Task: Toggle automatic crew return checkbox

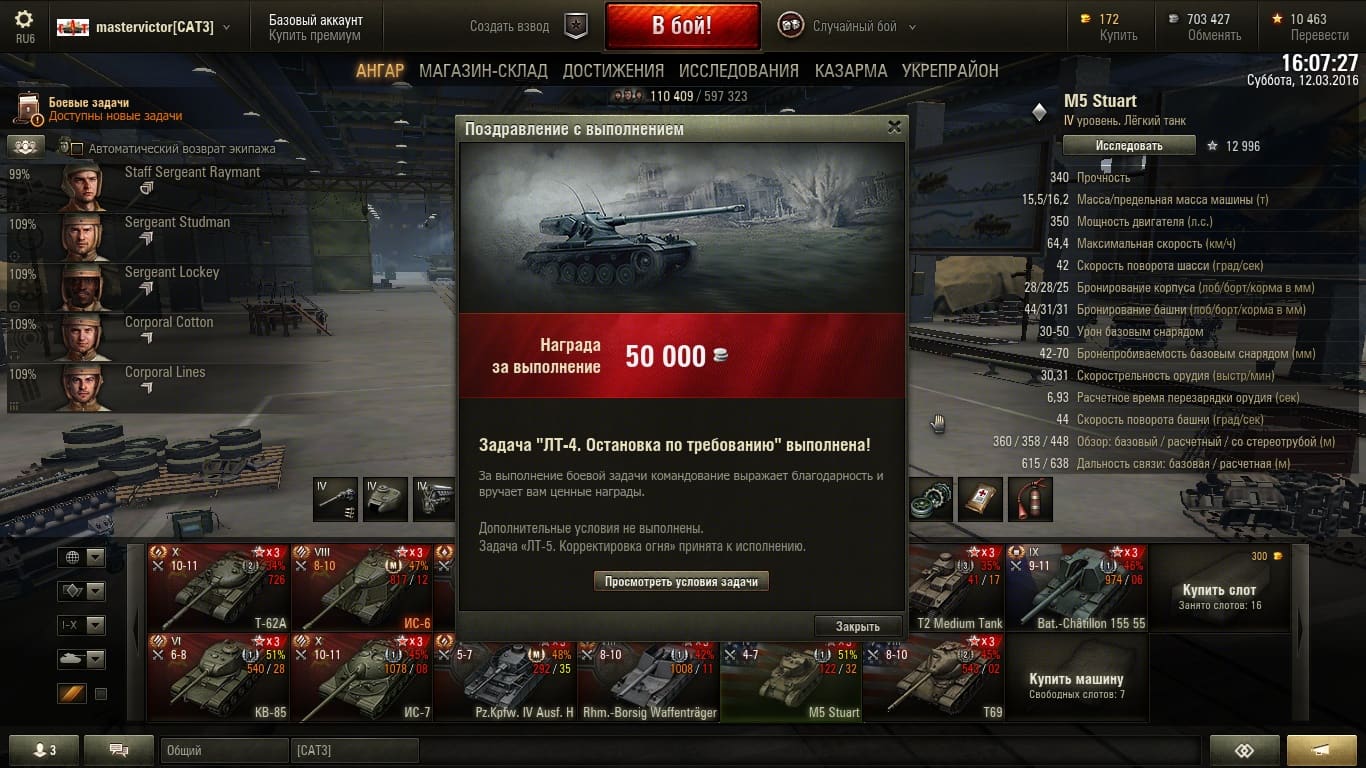Action: click(77, 149)
